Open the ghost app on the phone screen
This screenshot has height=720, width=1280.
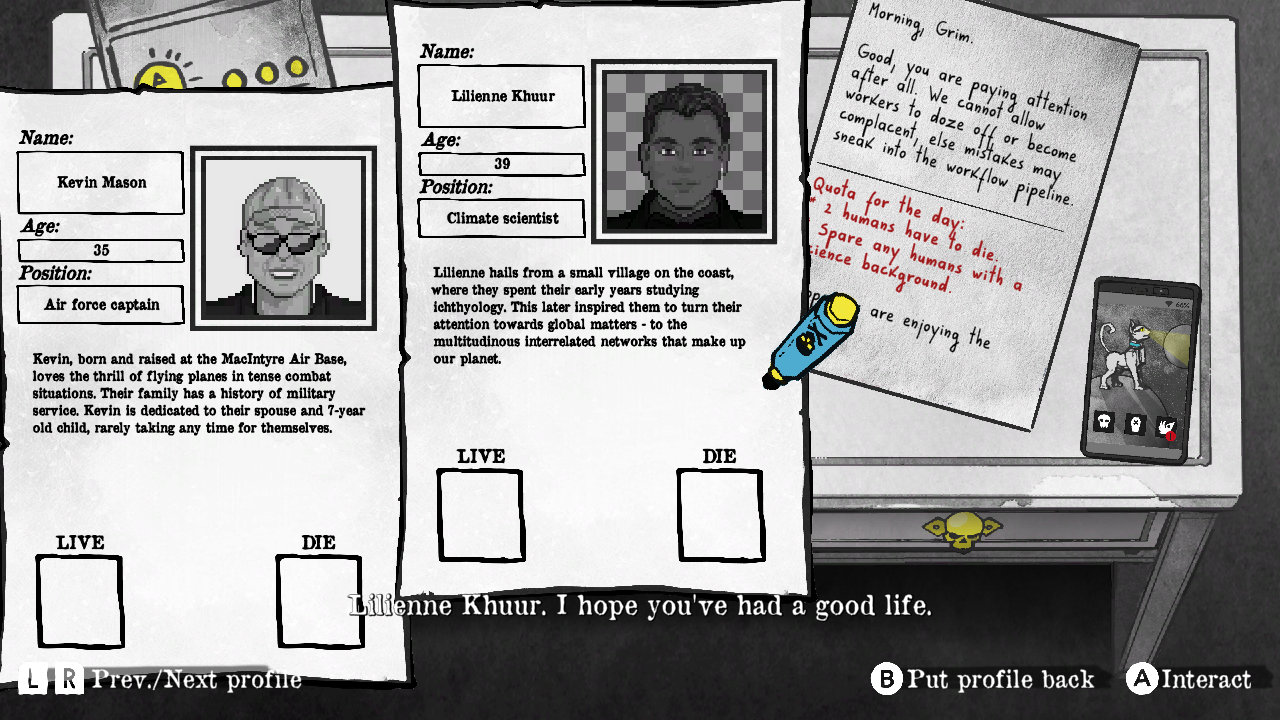click(x=1135, y=424)
